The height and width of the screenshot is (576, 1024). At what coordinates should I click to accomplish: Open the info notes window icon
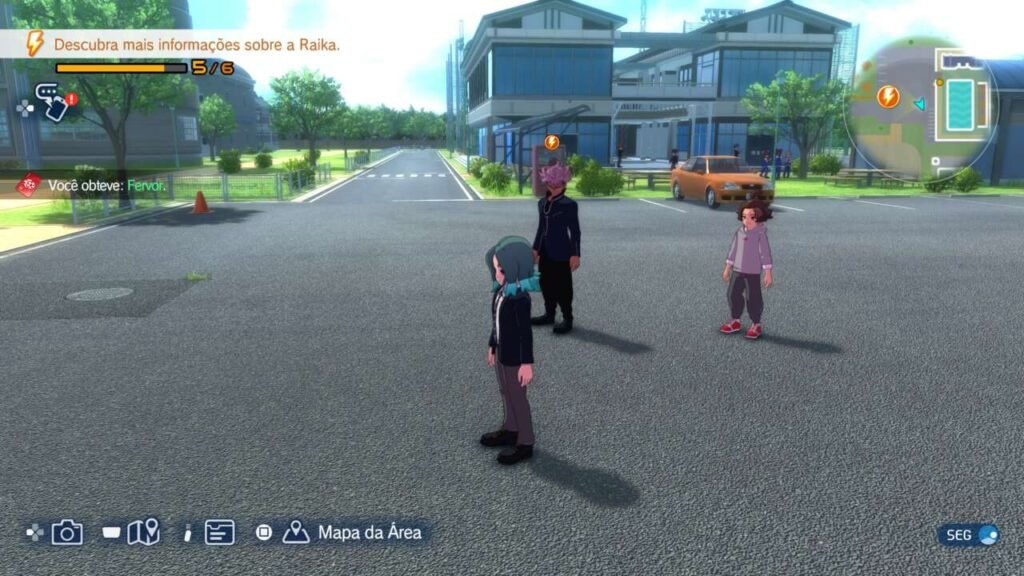coord(220,532)
